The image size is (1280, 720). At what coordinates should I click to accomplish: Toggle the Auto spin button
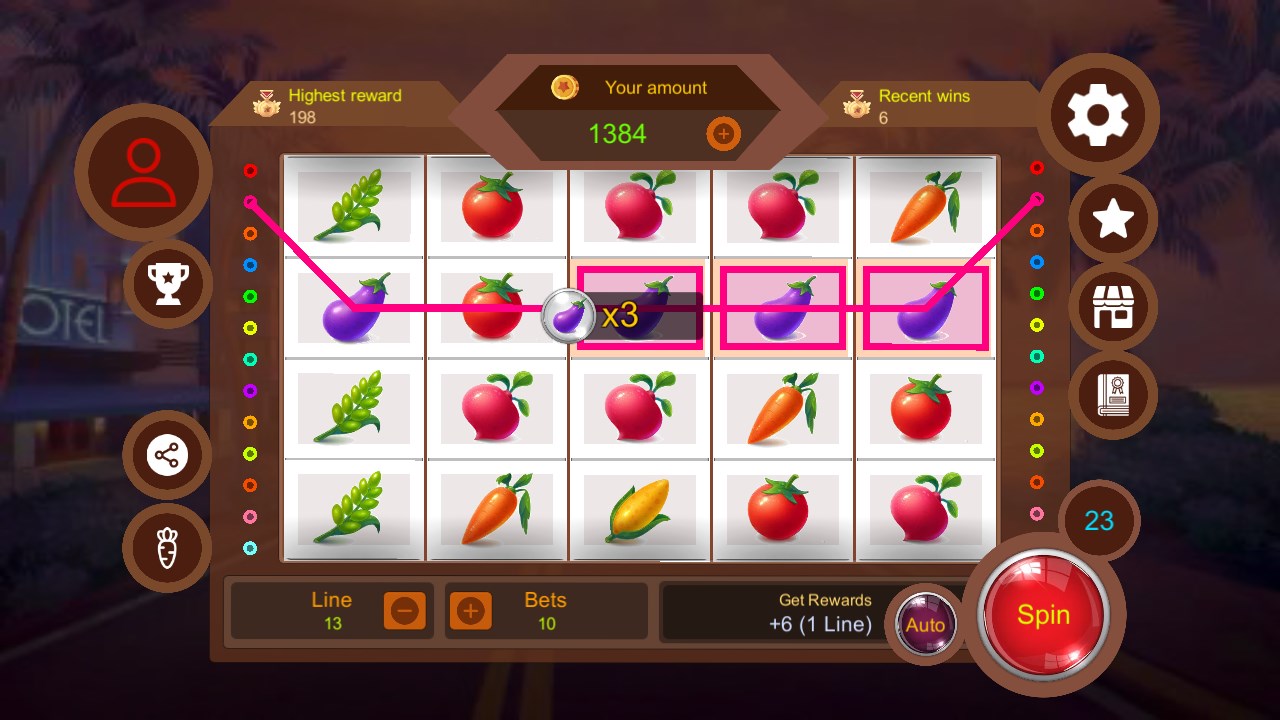(x=925, y=625)
